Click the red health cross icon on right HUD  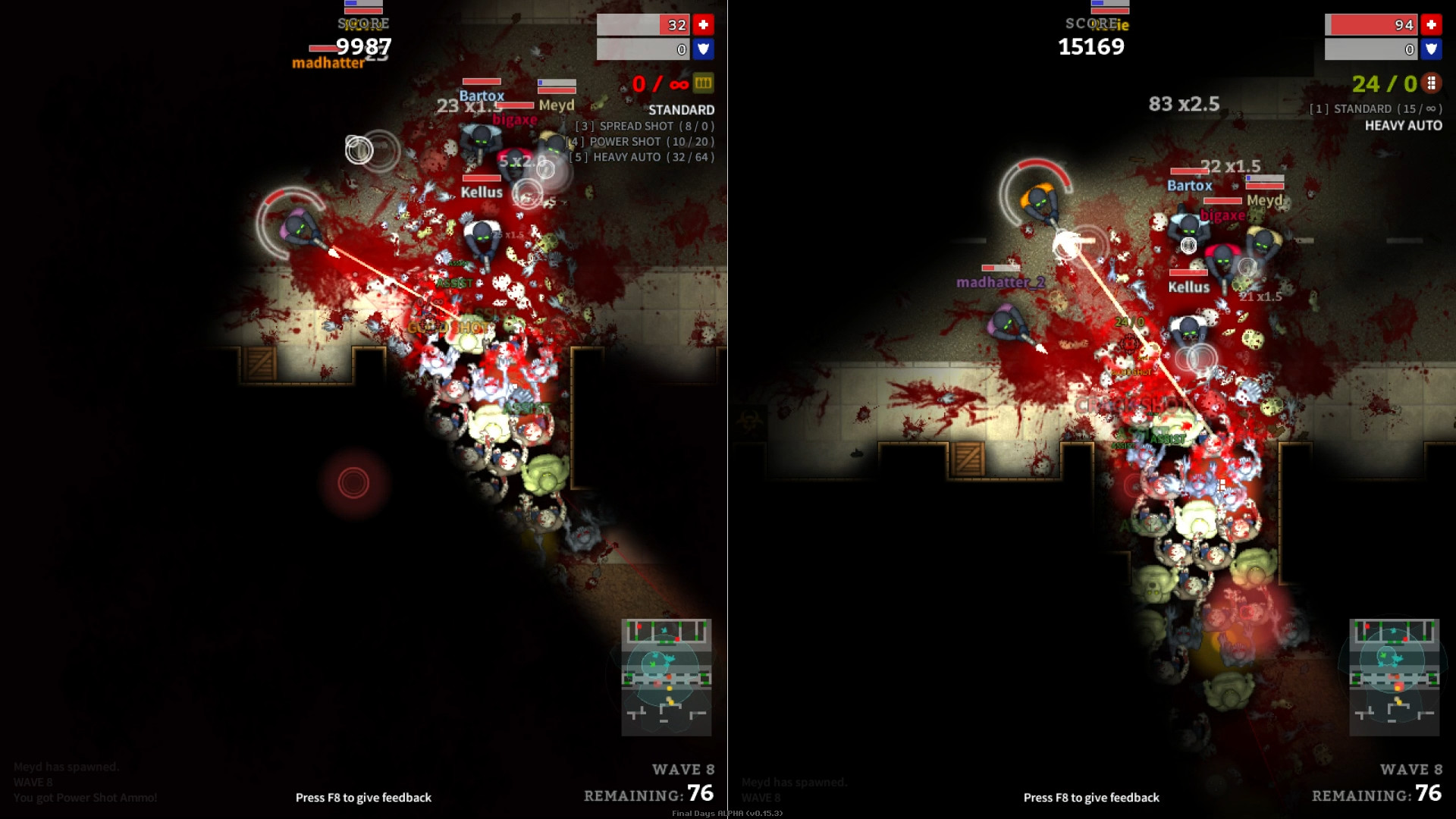[x=1430, y=24]
